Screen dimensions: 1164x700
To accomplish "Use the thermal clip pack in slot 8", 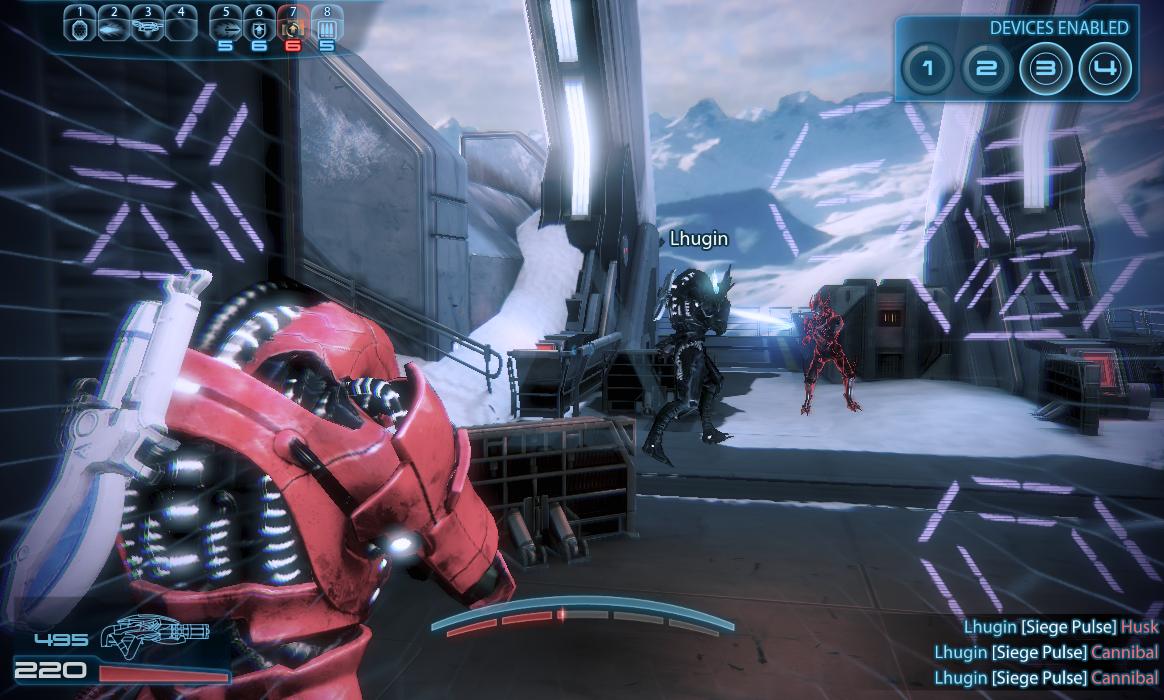I will [327, 28].
